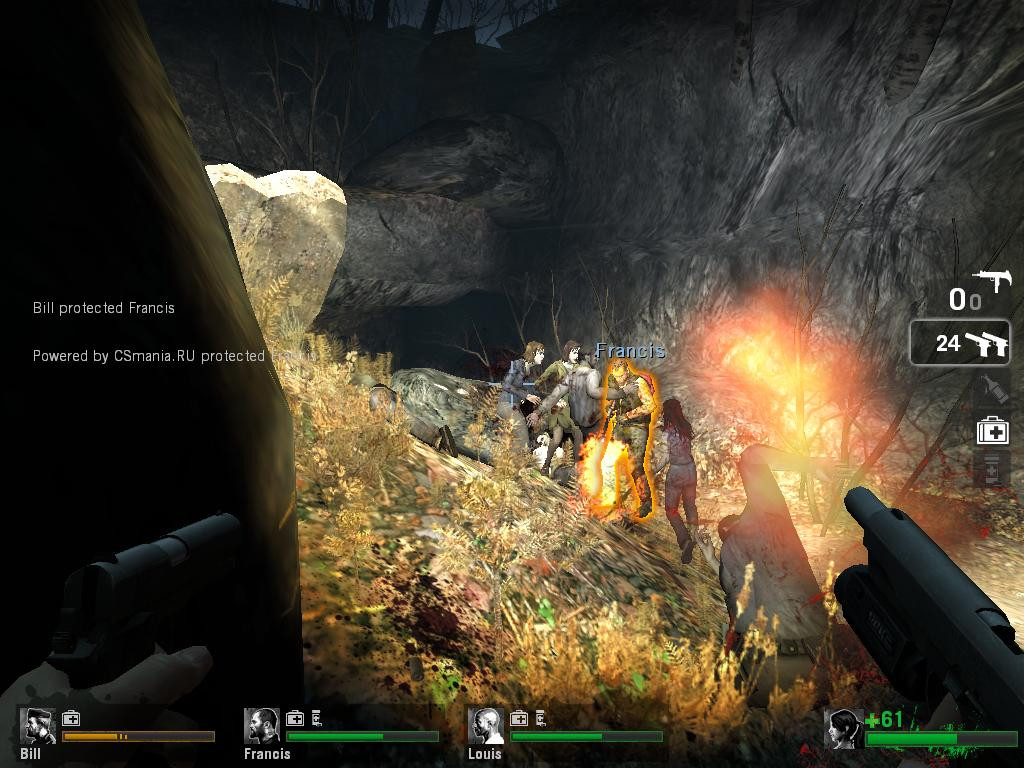This screenshot has height=768, width=1024.
Task: Select the first aid kit slot
Action: point(992,431)
